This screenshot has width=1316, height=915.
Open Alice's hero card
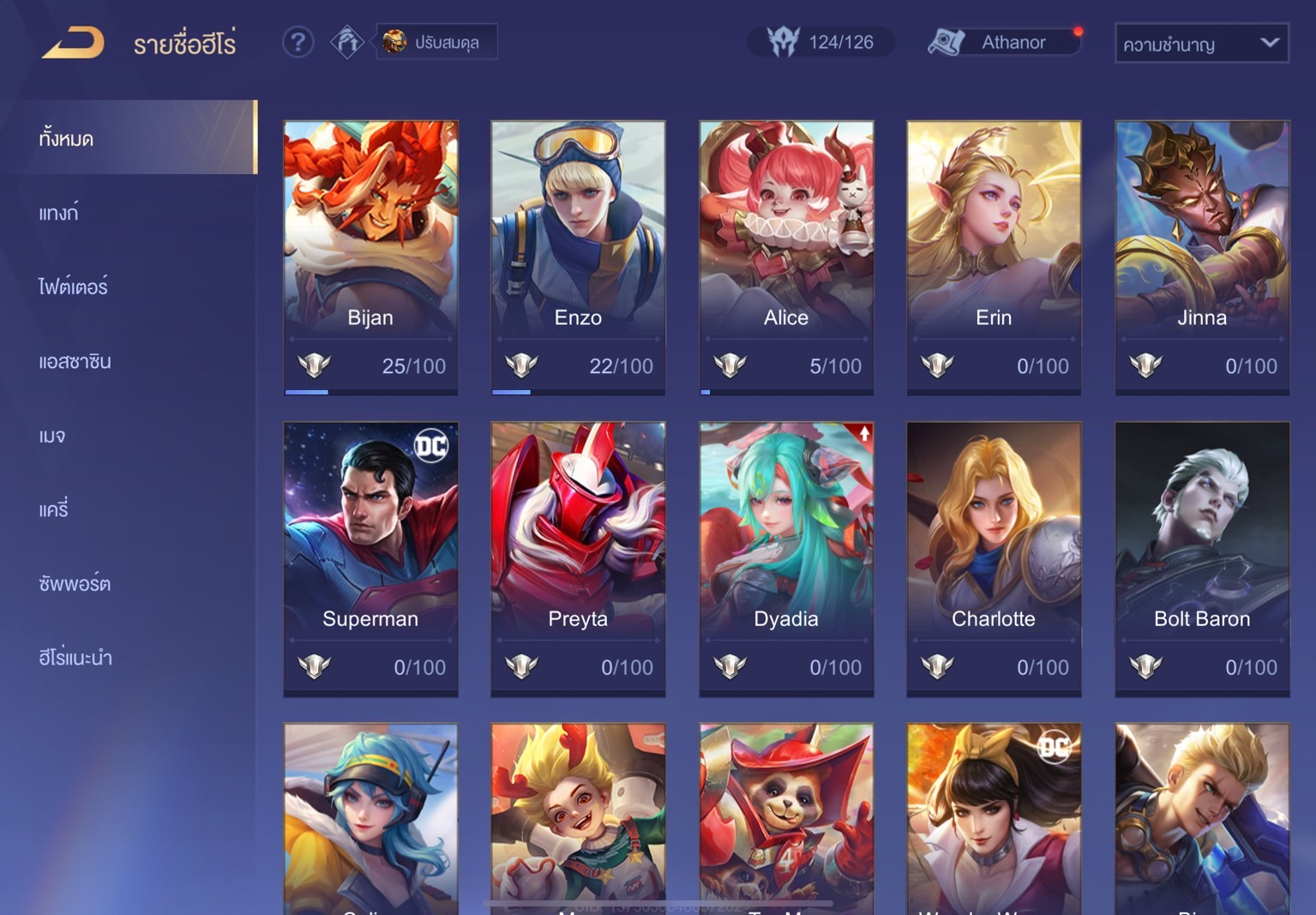786,257
